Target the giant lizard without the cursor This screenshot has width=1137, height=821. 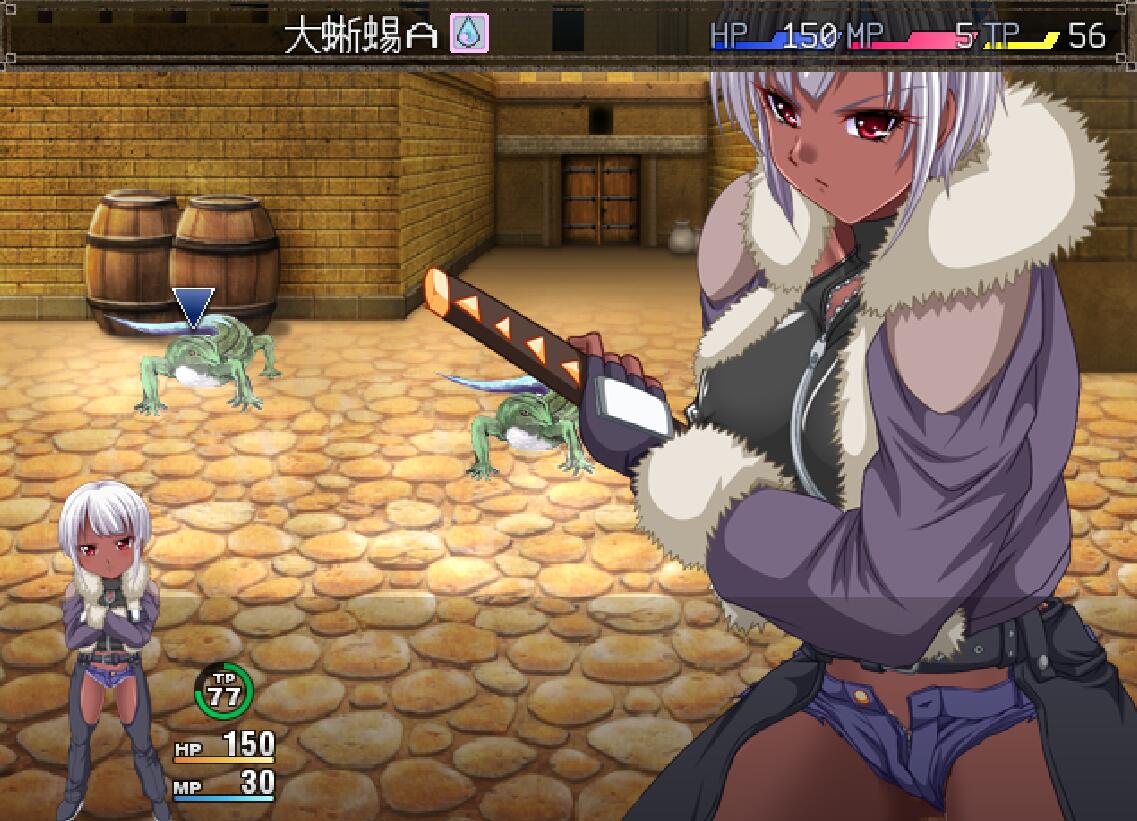(530, 427)
